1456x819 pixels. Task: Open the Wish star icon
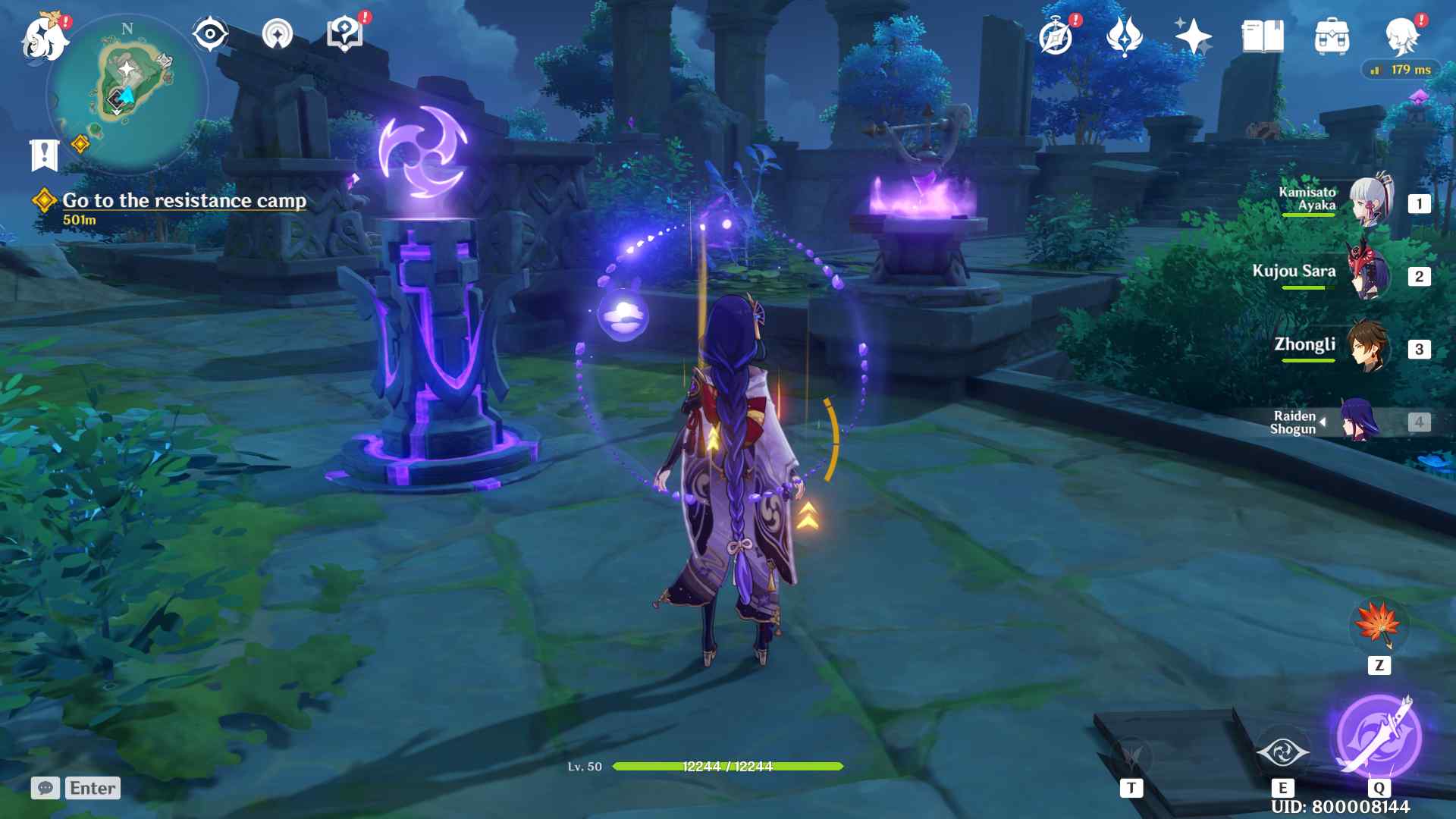pyautogui.click(x=1193, y=36)
